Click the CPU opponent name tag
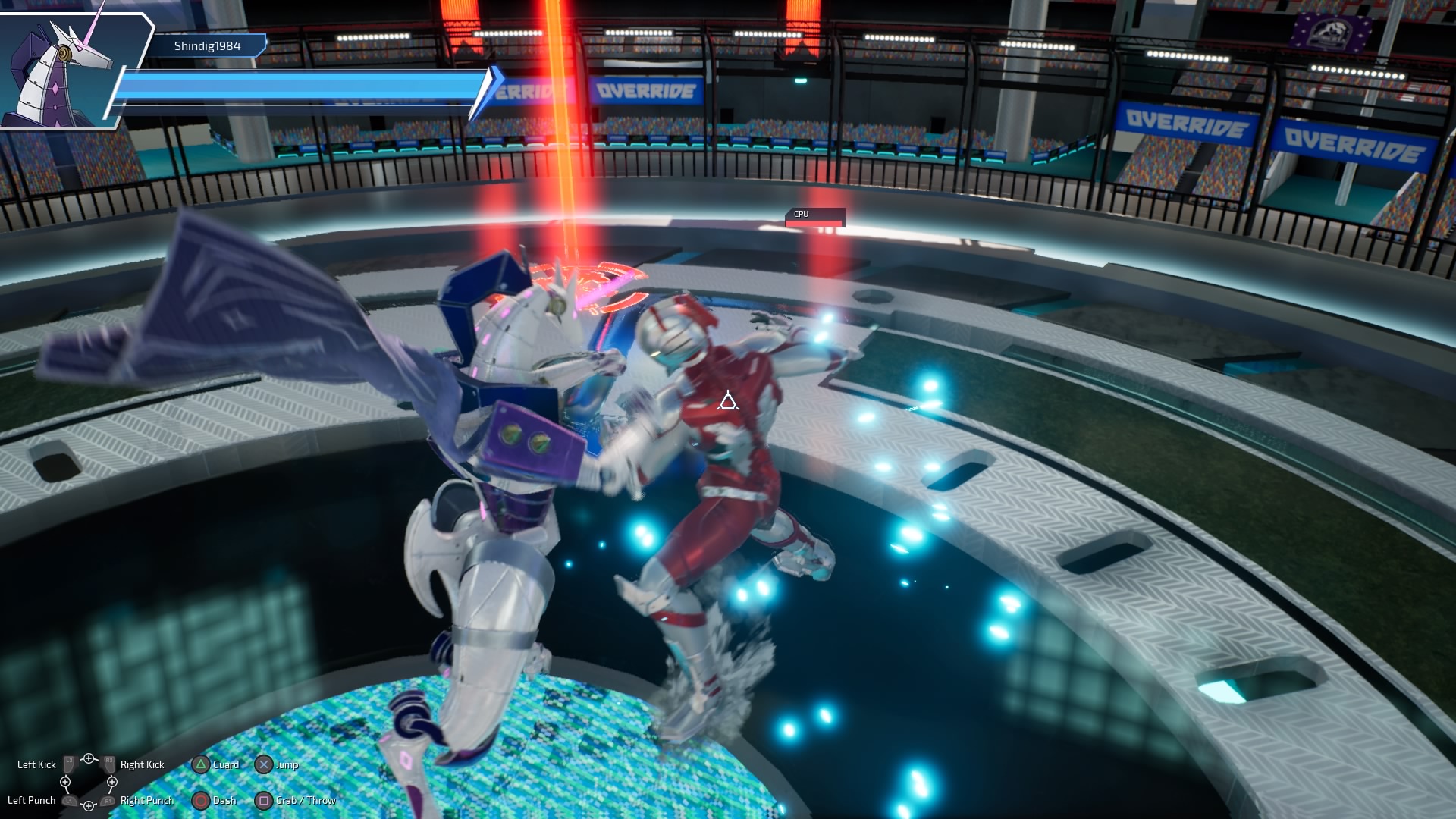 (x=813, y=215)
